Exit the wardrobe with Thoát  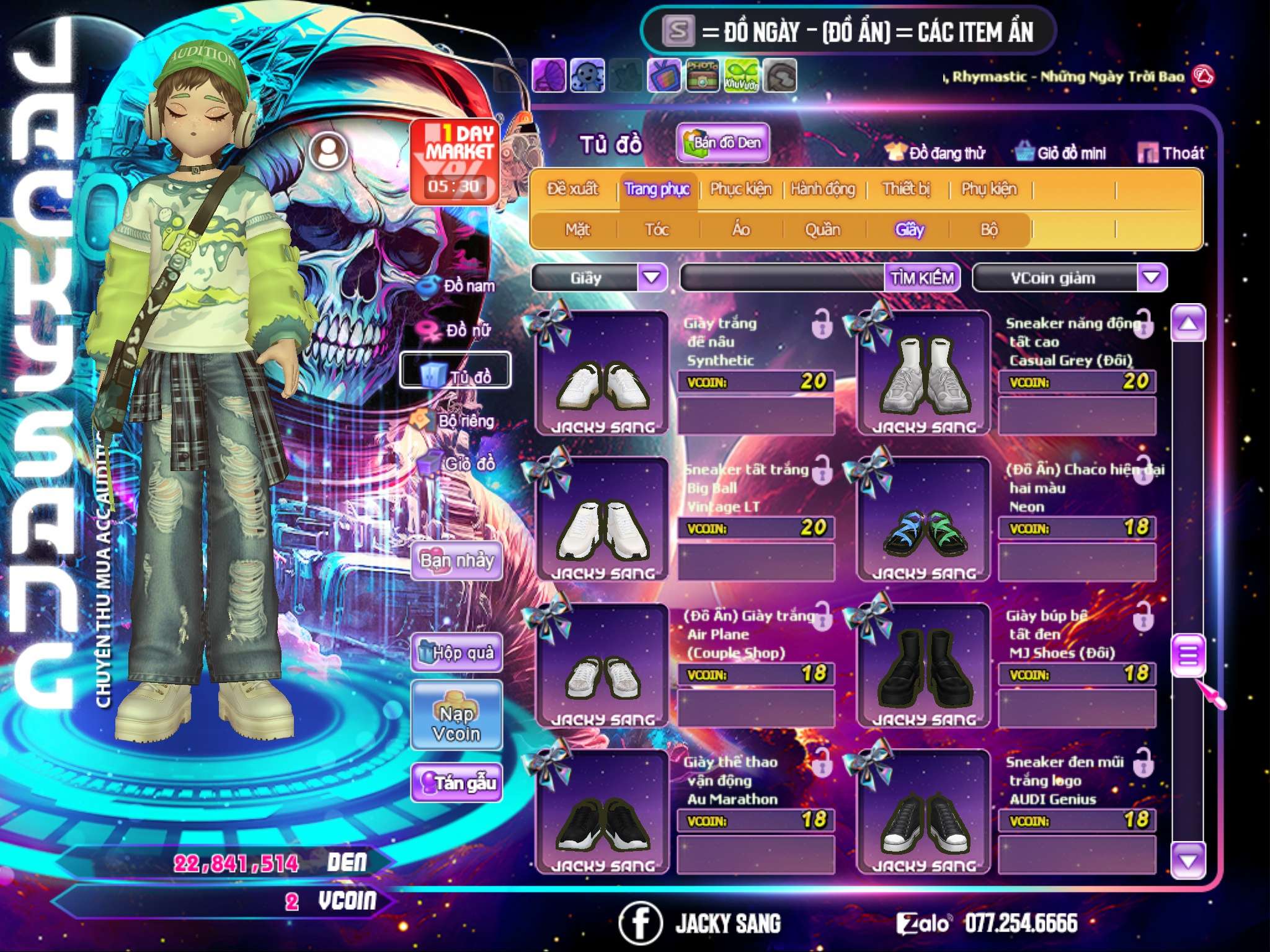1171,153
